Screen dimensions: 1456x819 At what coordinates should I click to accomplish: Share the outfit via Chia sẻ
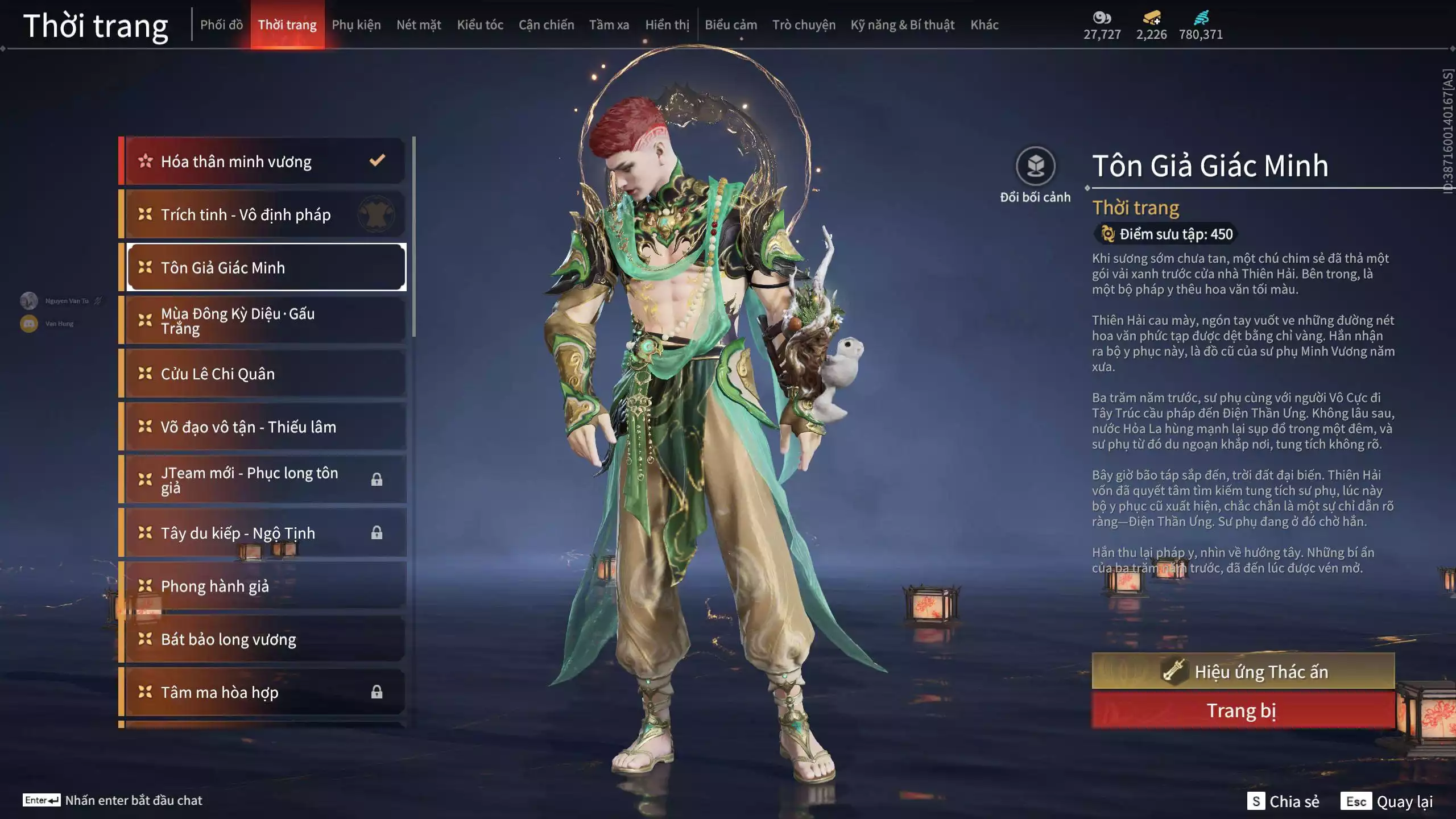point(1284,801)
